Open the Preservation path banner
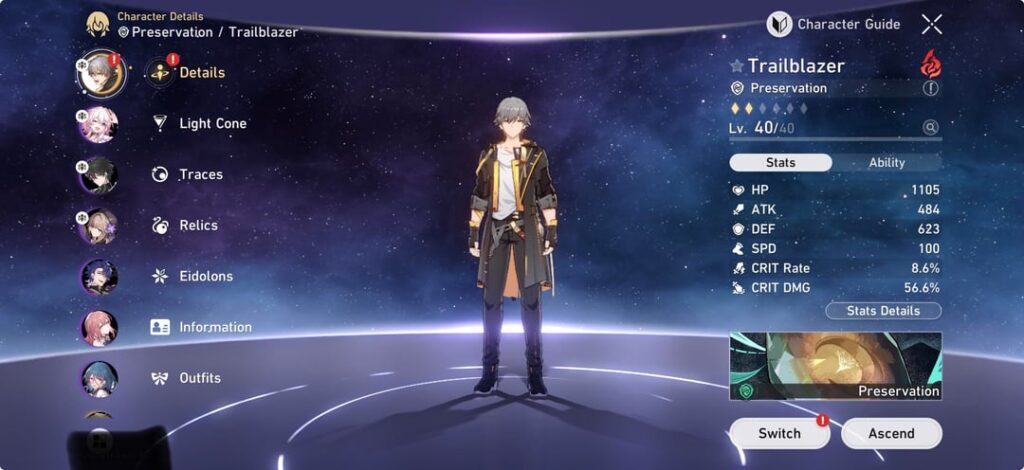This screenshot has width=1024, height=470. [835, 367]
